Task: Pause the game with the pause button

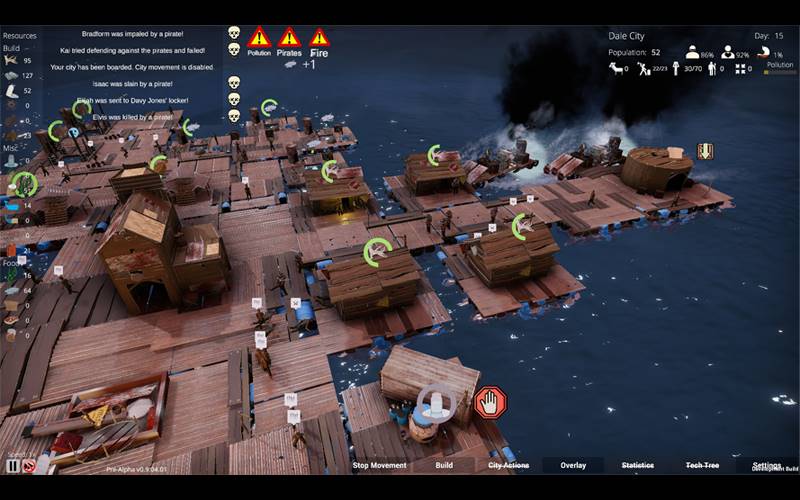Action: pyautogui.click(x=13, y=465)
